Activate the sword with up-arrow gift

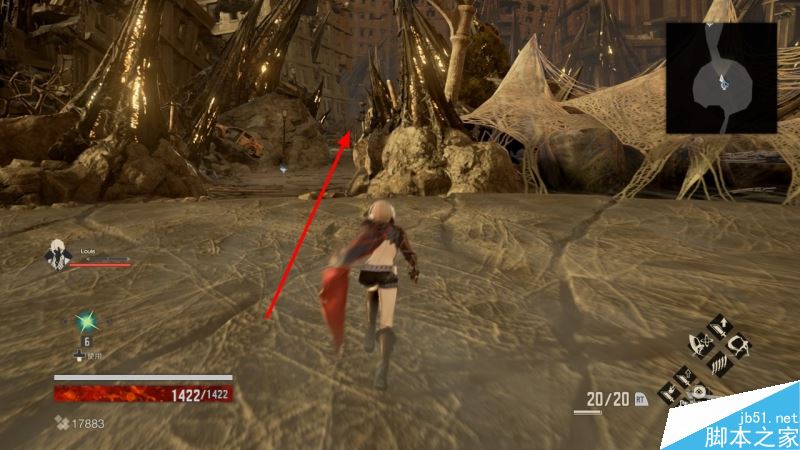719,326
